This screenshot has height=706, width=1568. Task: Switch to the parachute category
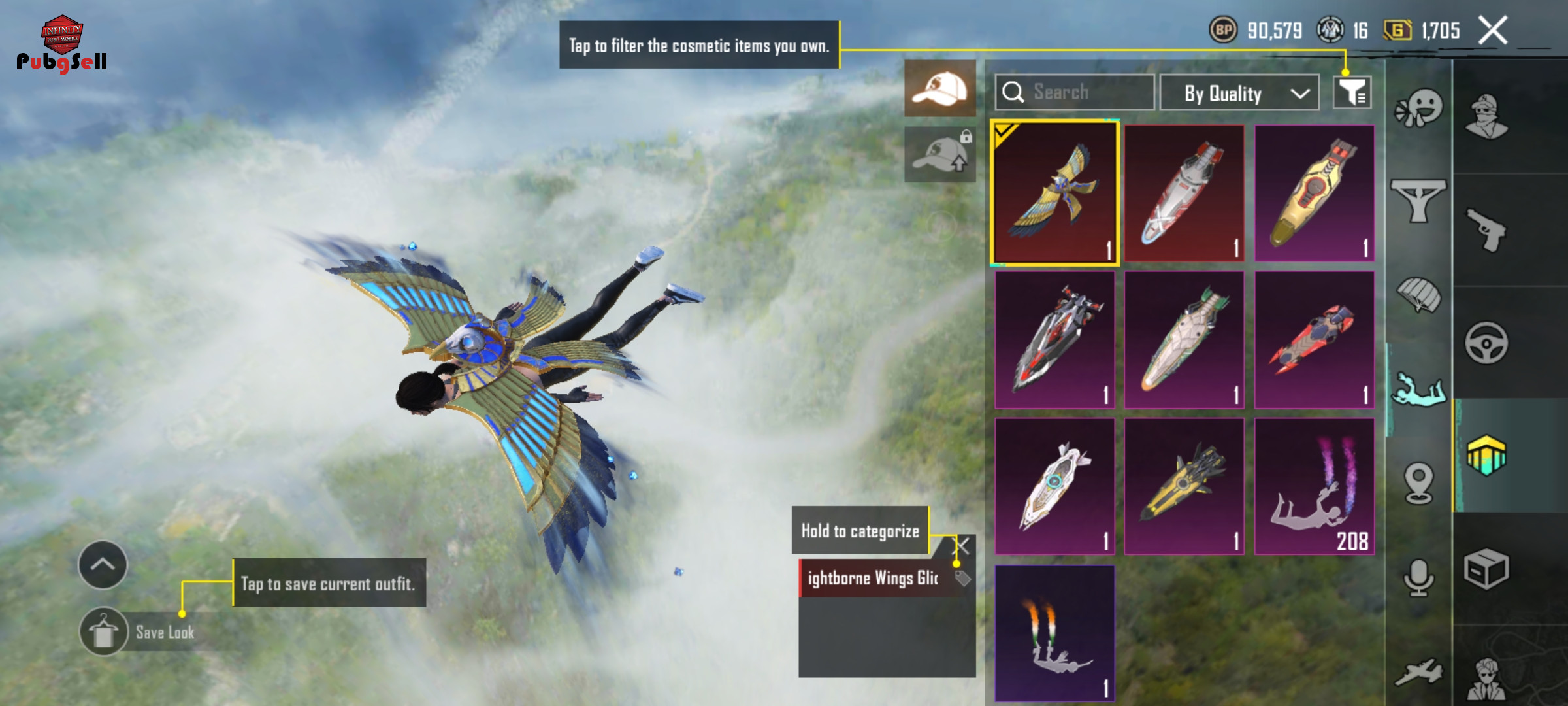pyautogui.click(x=1418, y=295)
